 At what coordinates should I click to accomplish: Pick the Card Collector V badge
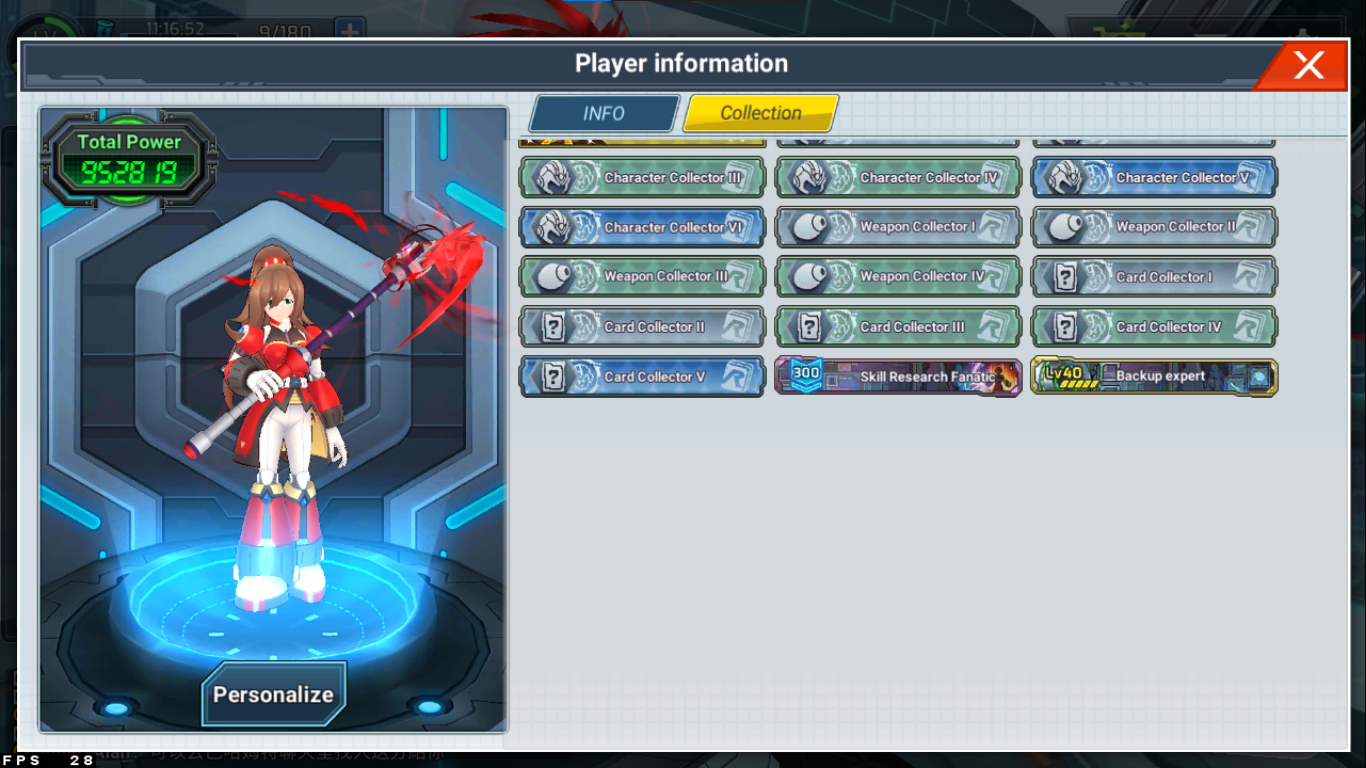pyautogui.click(x=642, y=377)
